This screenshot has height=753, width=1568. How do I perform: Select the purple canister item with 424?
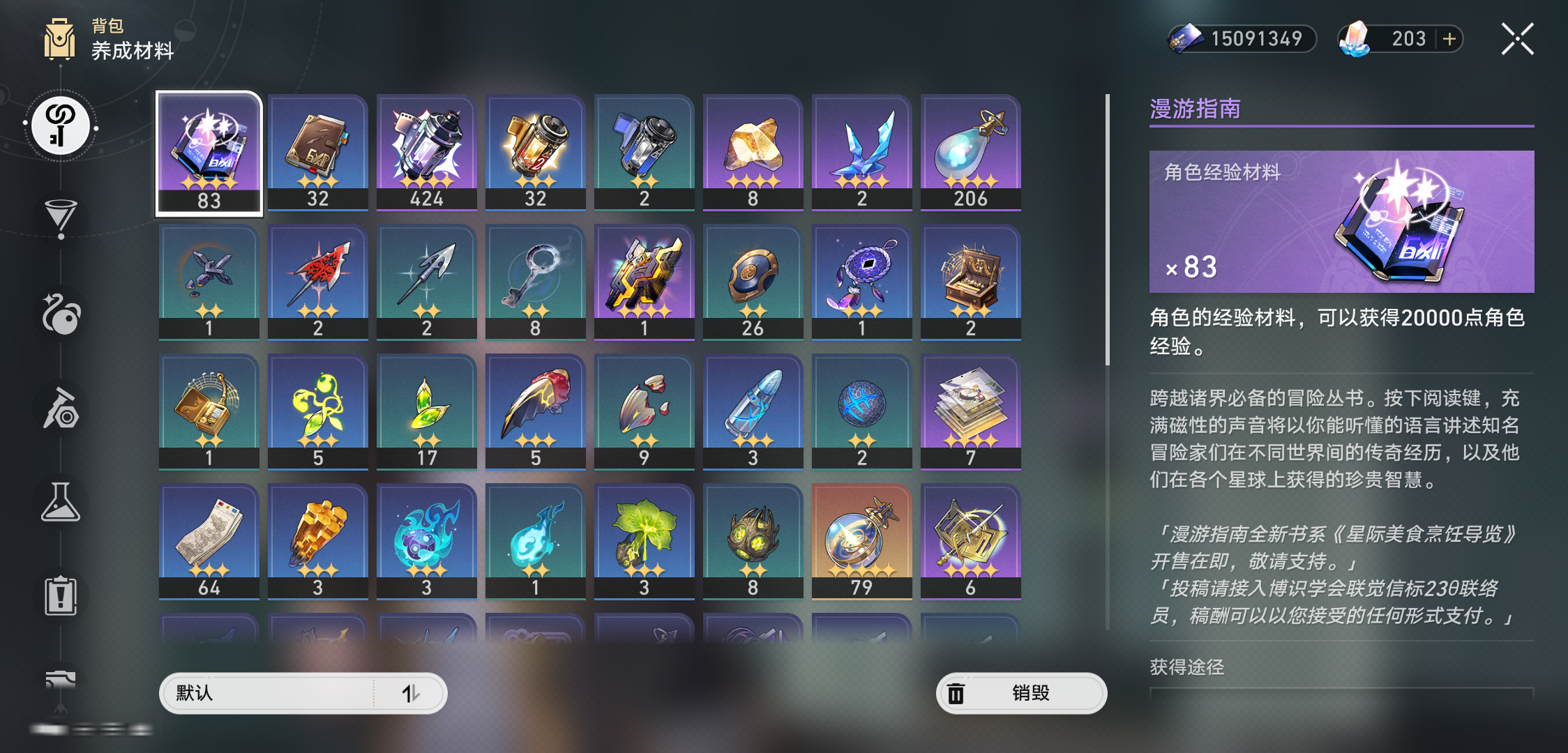tap(427, 153)
